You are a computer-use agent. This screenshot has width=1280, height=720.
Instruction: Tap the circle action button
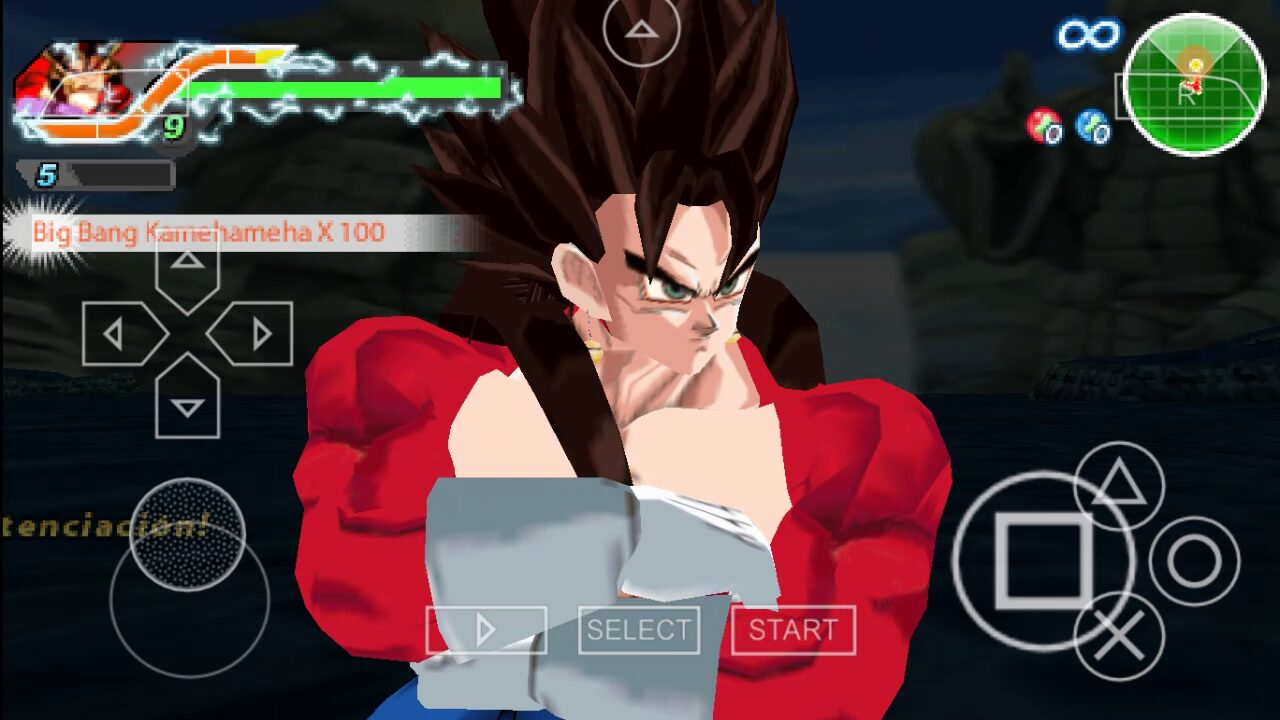pyautogui.click(x=1194, y=562)
